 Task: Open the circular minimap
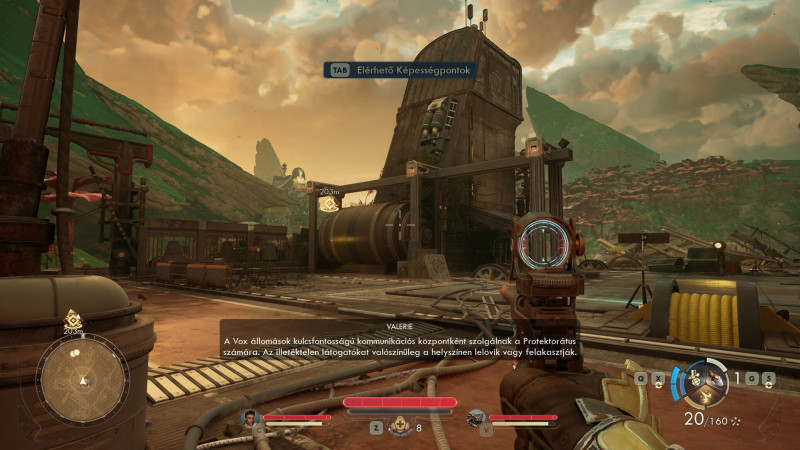coord(82,378)
